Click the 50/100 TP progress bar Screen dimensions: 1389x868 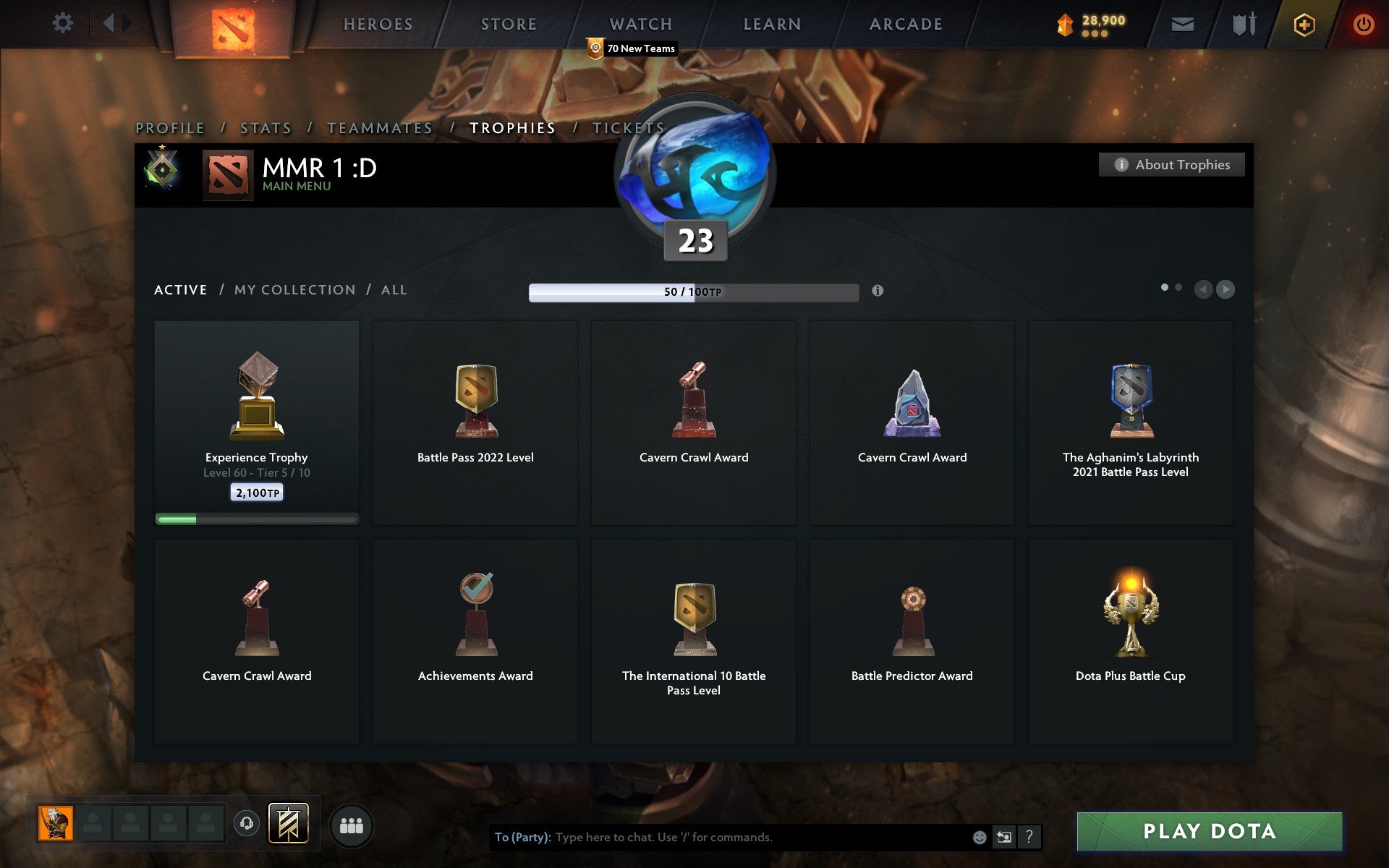coord(693,292)
